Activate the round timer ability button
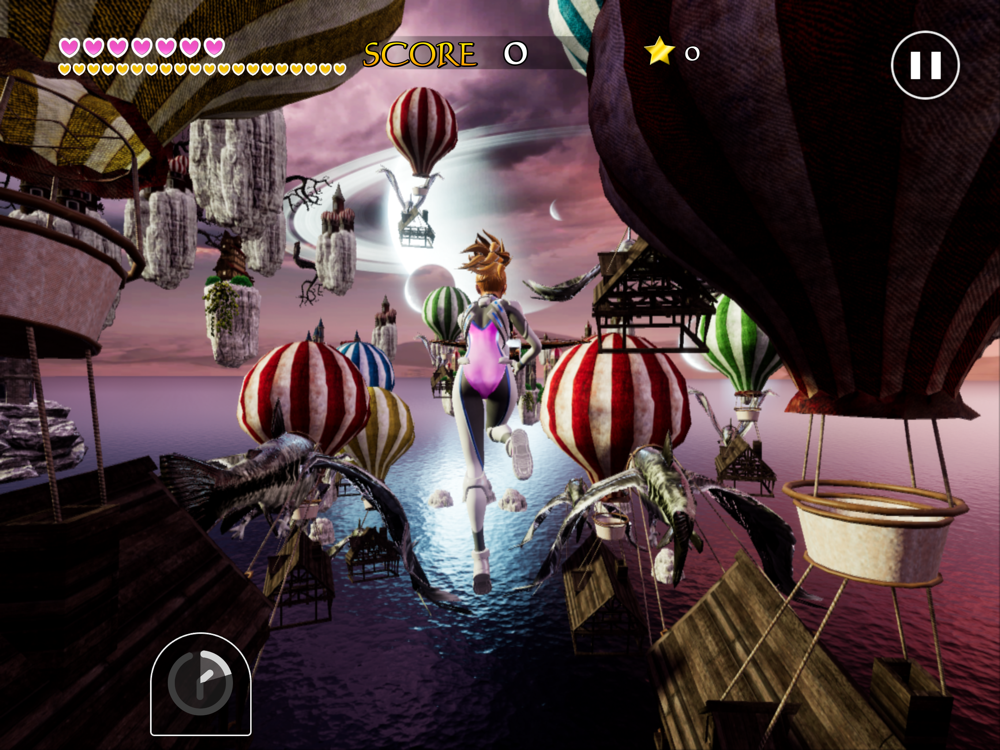1000x750 pixels. click(x=200, y=684)
